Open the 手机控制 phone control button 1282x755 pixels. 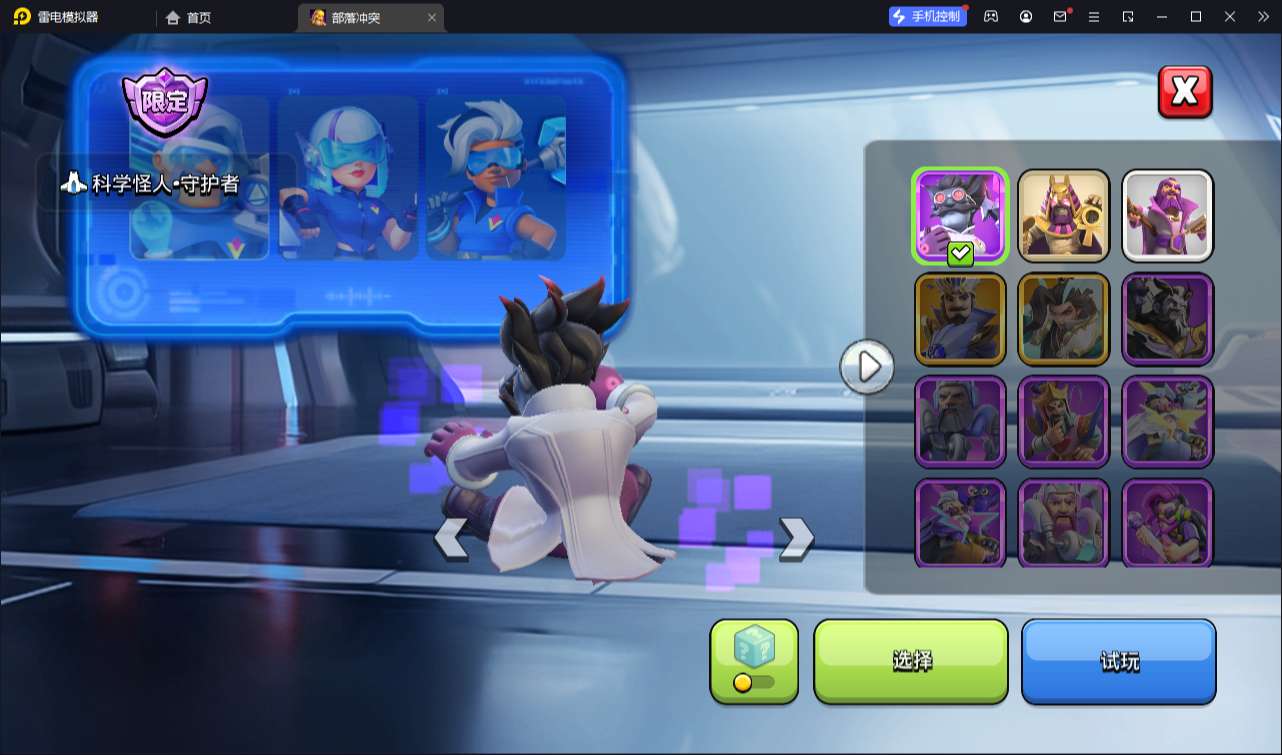click(927, 17)
